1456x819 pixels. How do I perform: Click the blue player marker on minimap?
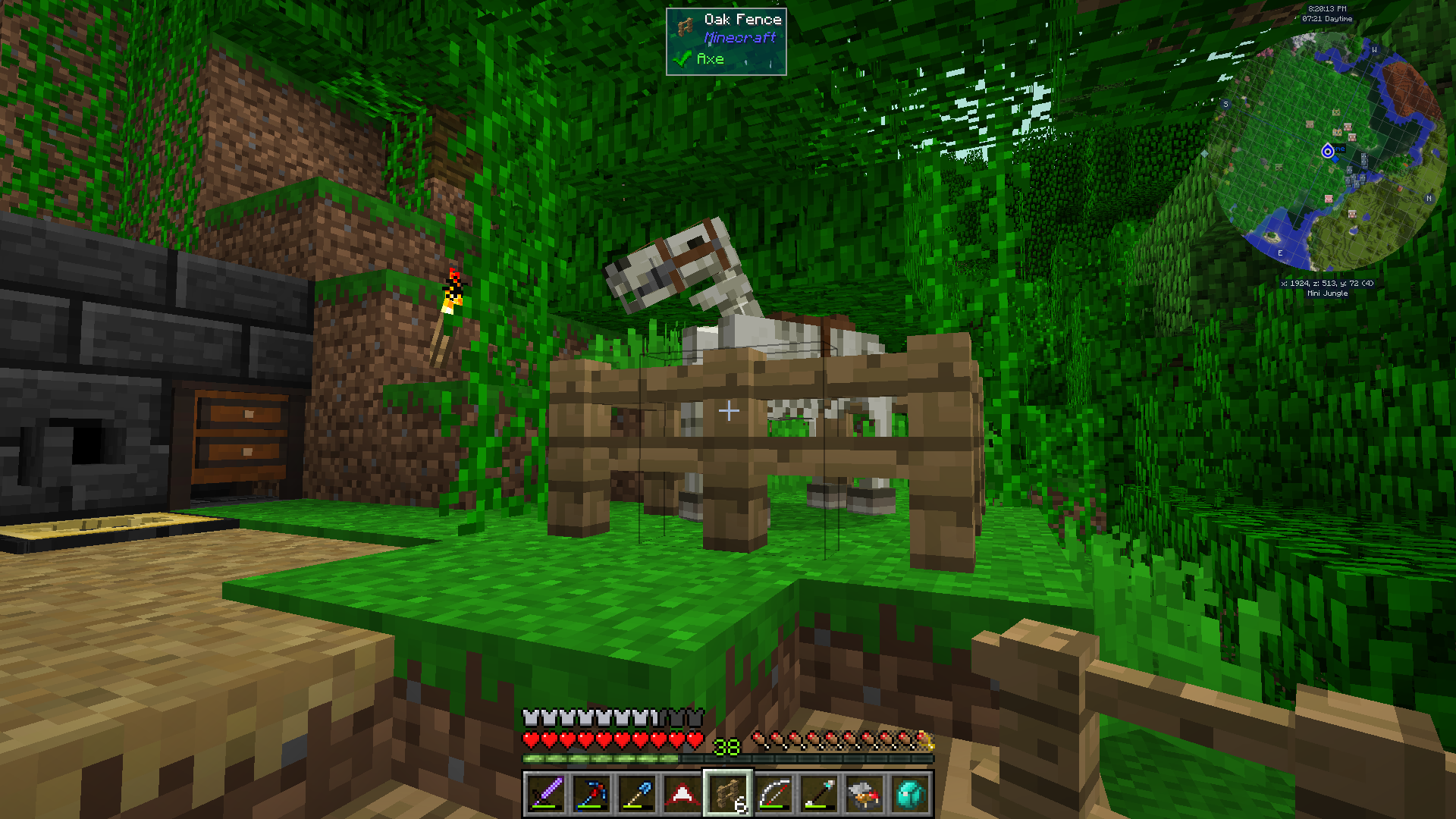pos(1328,152)
